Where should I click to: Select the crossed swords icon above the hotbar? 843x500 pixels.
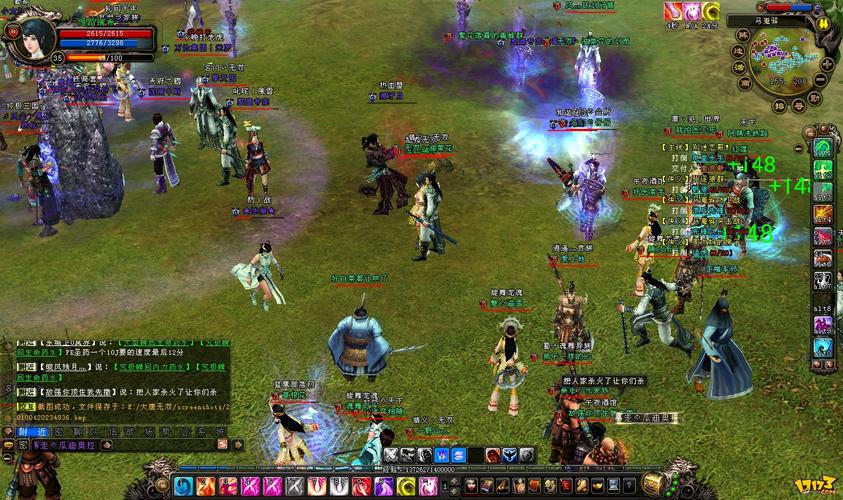(390, 455)
